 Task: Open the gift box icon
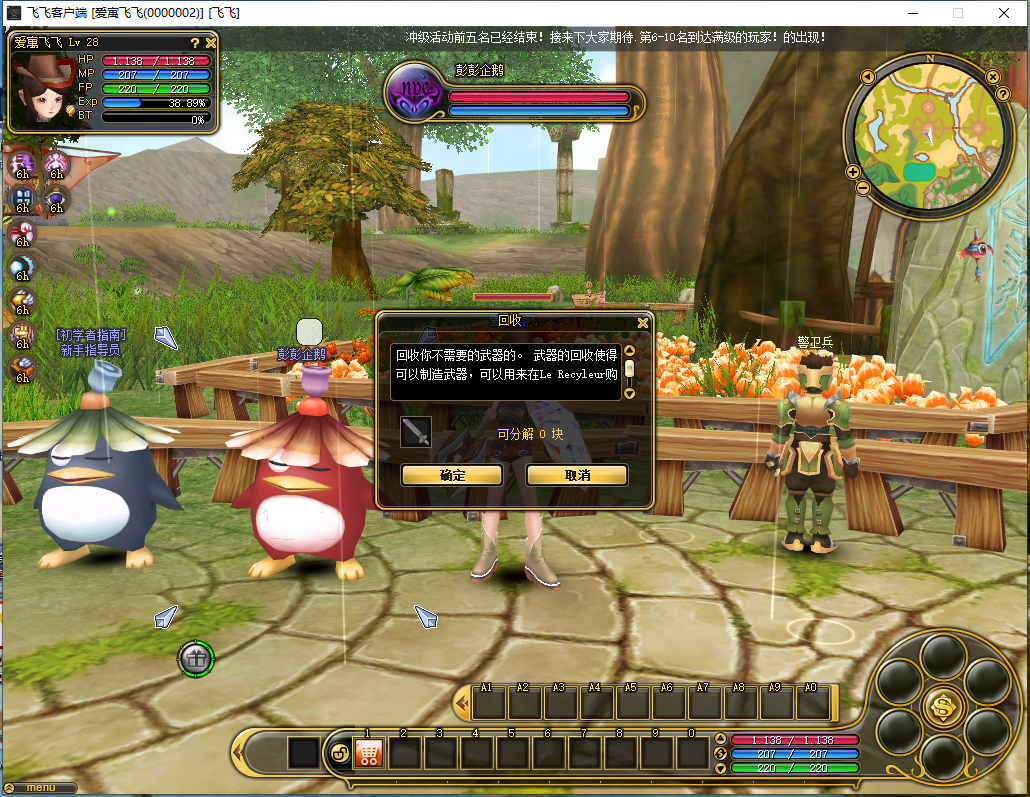pos(196,658)
